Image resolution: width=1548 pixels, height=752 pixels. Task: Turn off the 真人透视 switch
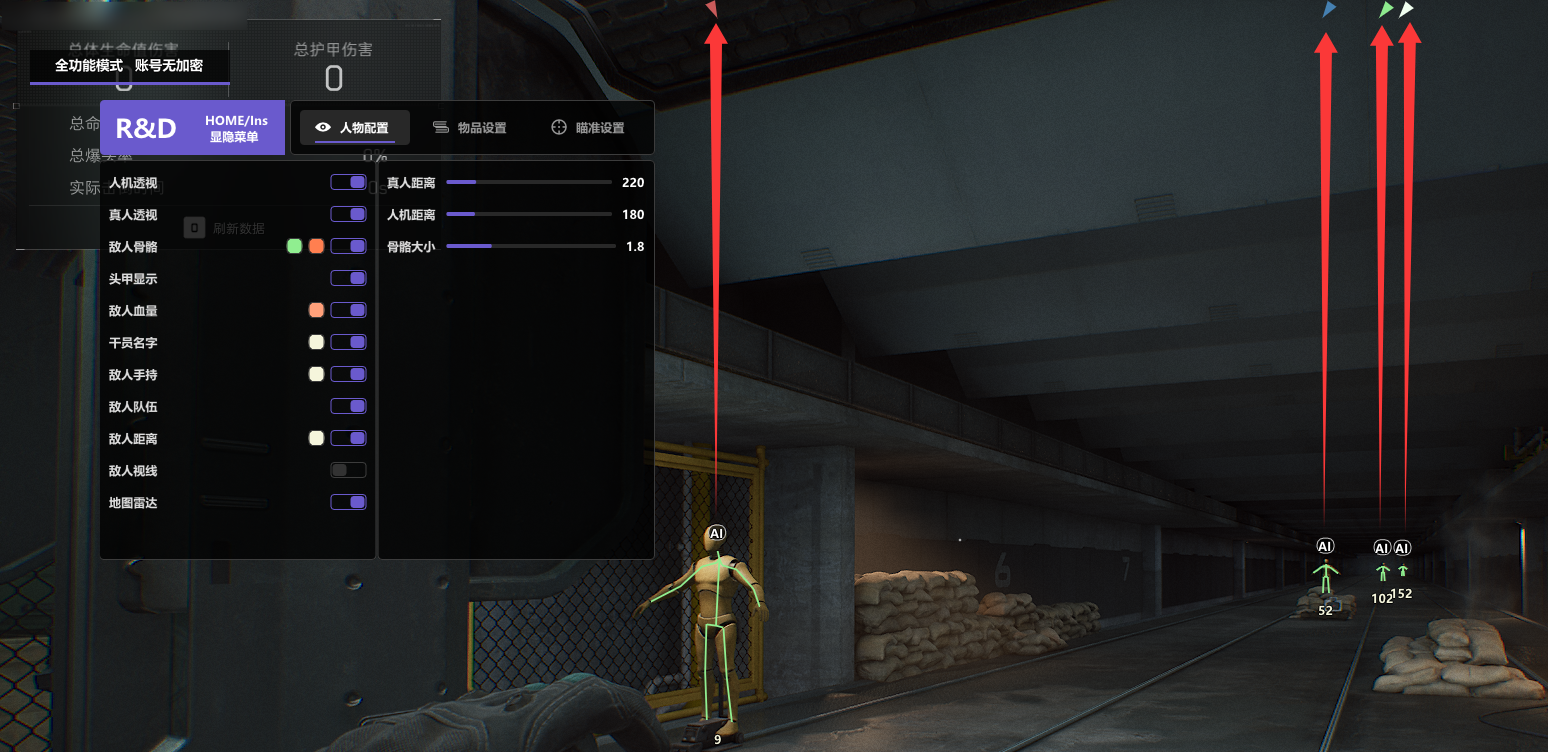coord(348,214)
